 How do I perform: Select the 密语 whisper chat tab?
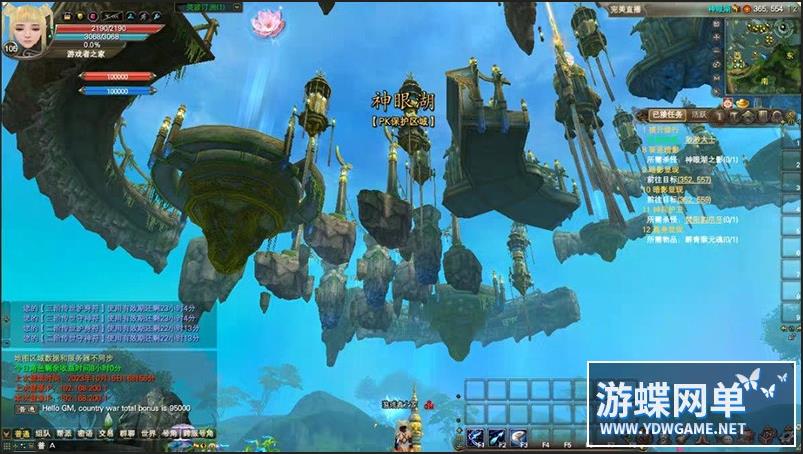click(85, 434)
